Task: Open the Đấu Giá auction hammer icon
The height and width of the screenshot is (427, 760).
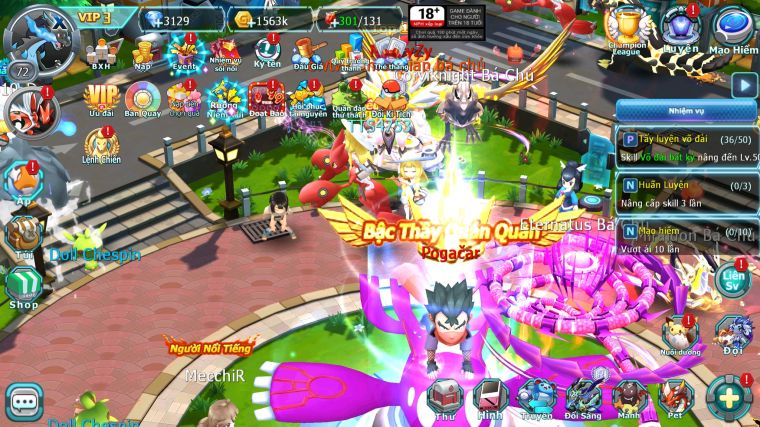Action: click(x=305, y=50)
